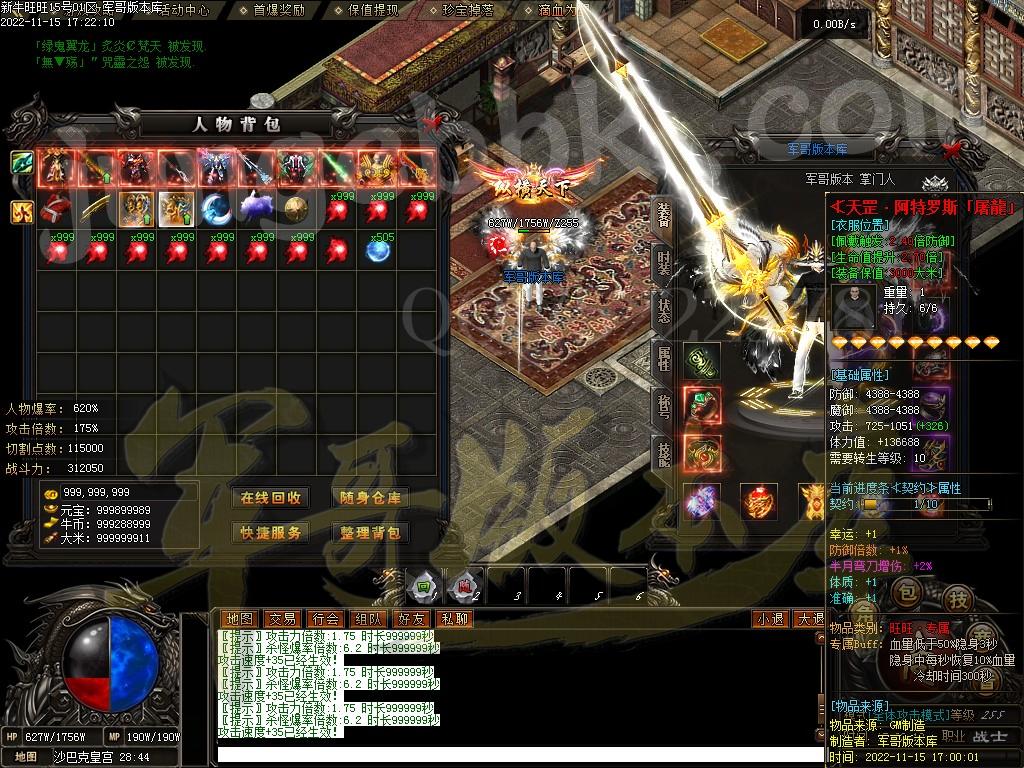Open the 保值提现 withdrawal menu
1024x768 pixels.
pos(373,10)
